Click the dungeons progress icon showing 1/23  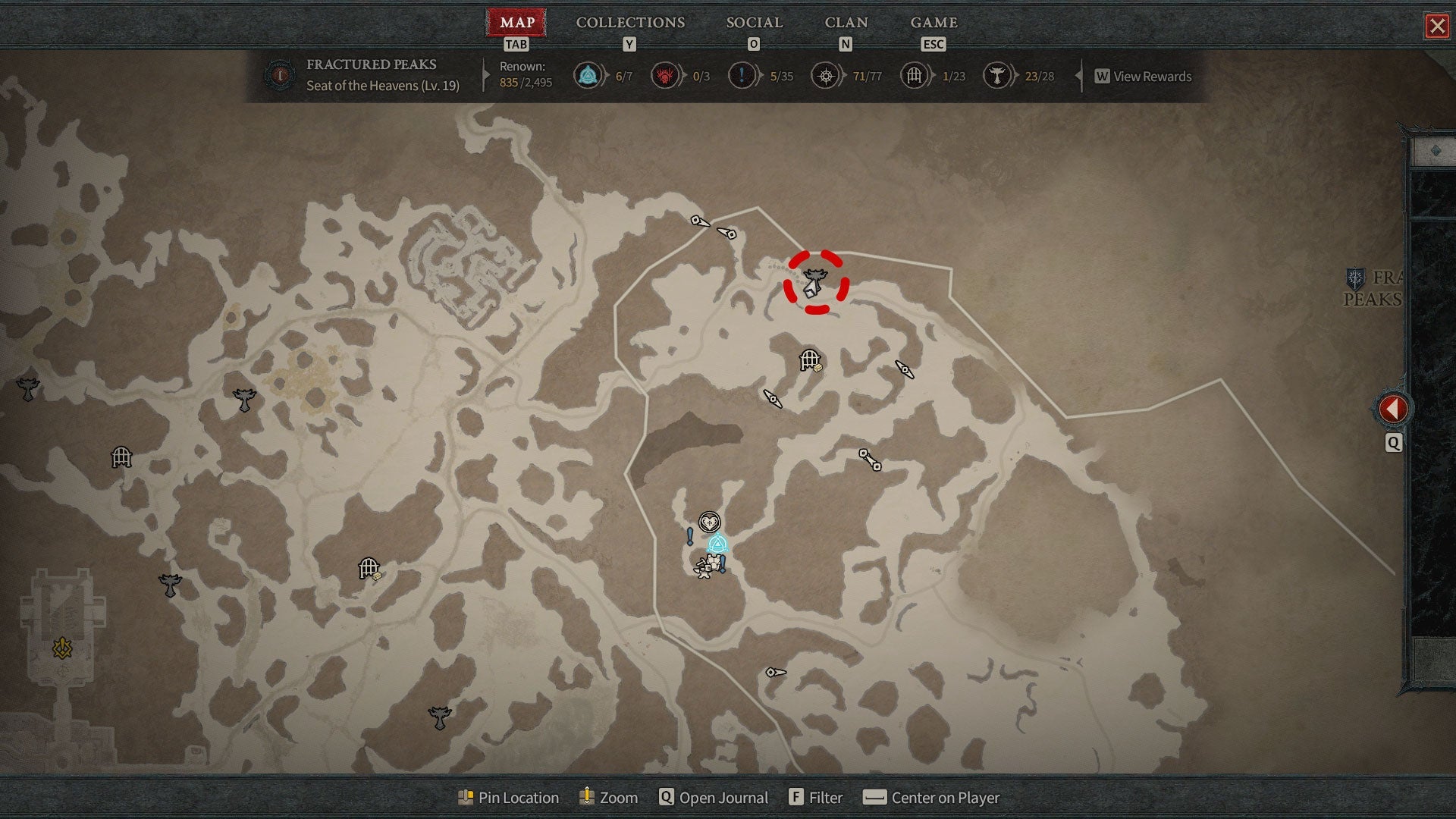(915, 76)
